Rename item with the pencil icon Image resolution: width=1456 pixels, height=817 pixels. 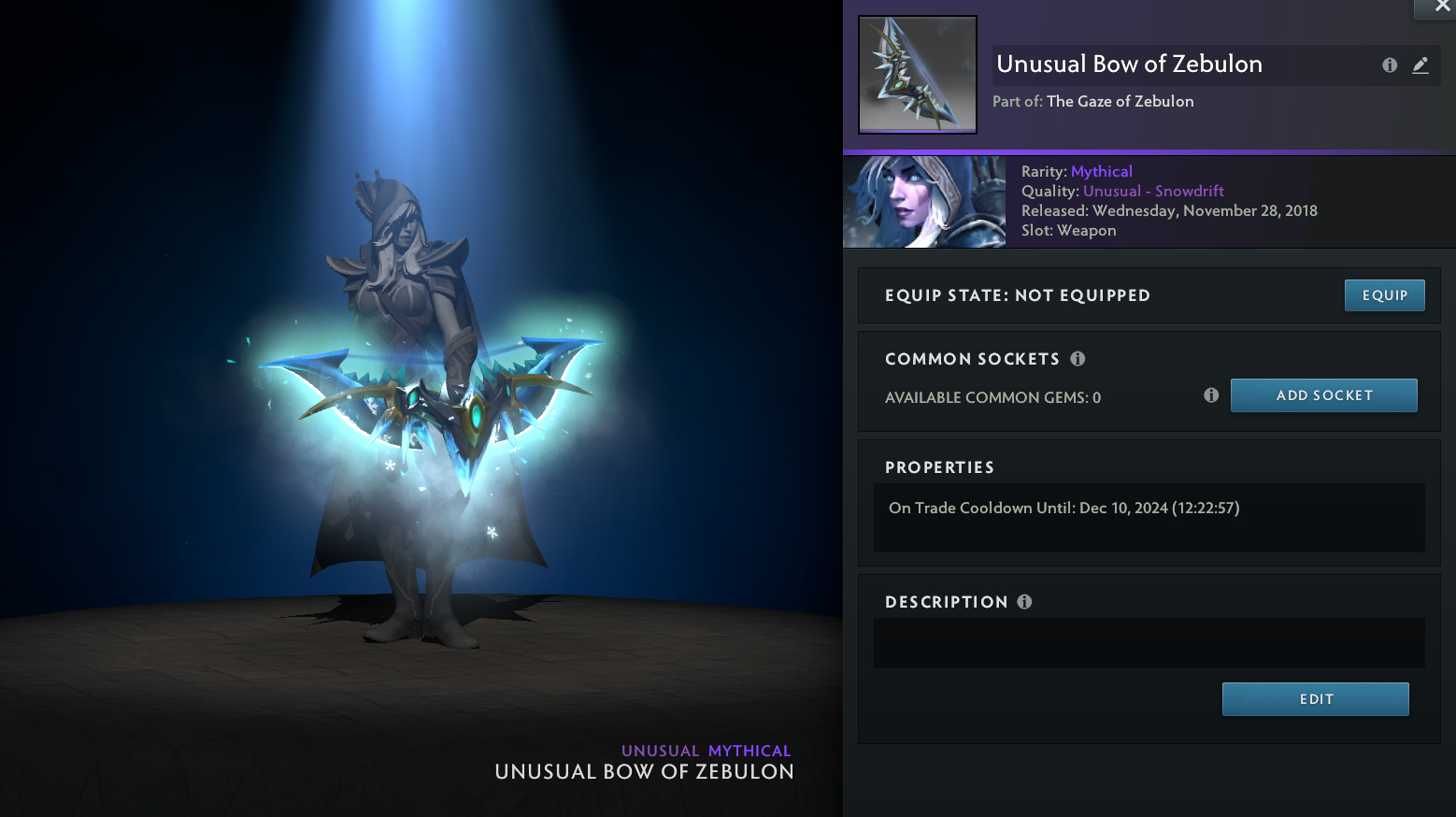click(x=1420, y=65)
